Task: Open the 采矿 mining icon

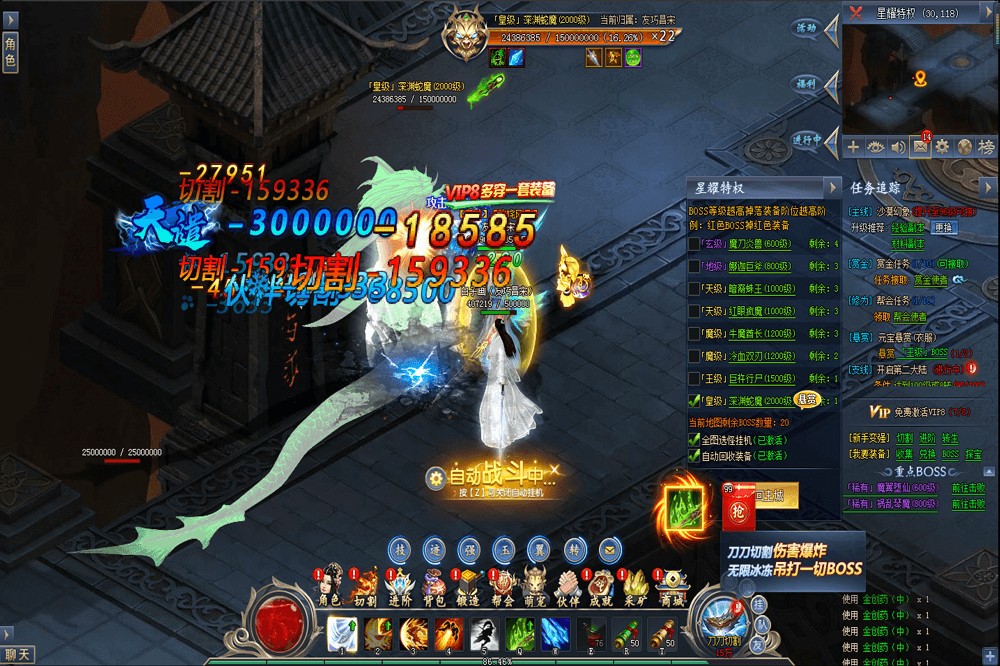Action: [x=637, y=587]
